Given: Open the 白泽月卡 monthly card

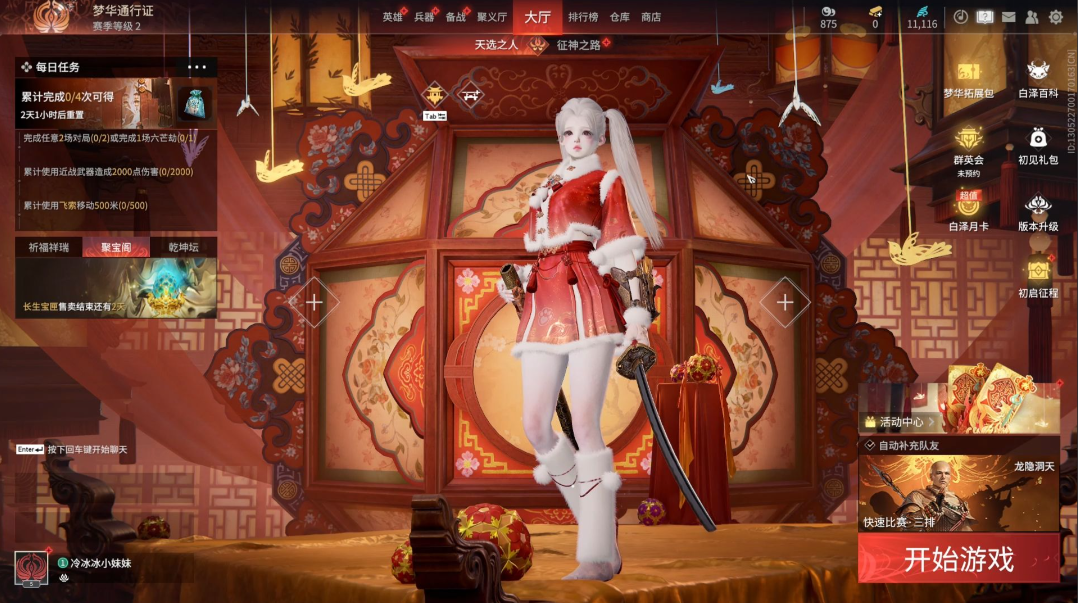Looking at the screenshot, I should coord(968,211).
